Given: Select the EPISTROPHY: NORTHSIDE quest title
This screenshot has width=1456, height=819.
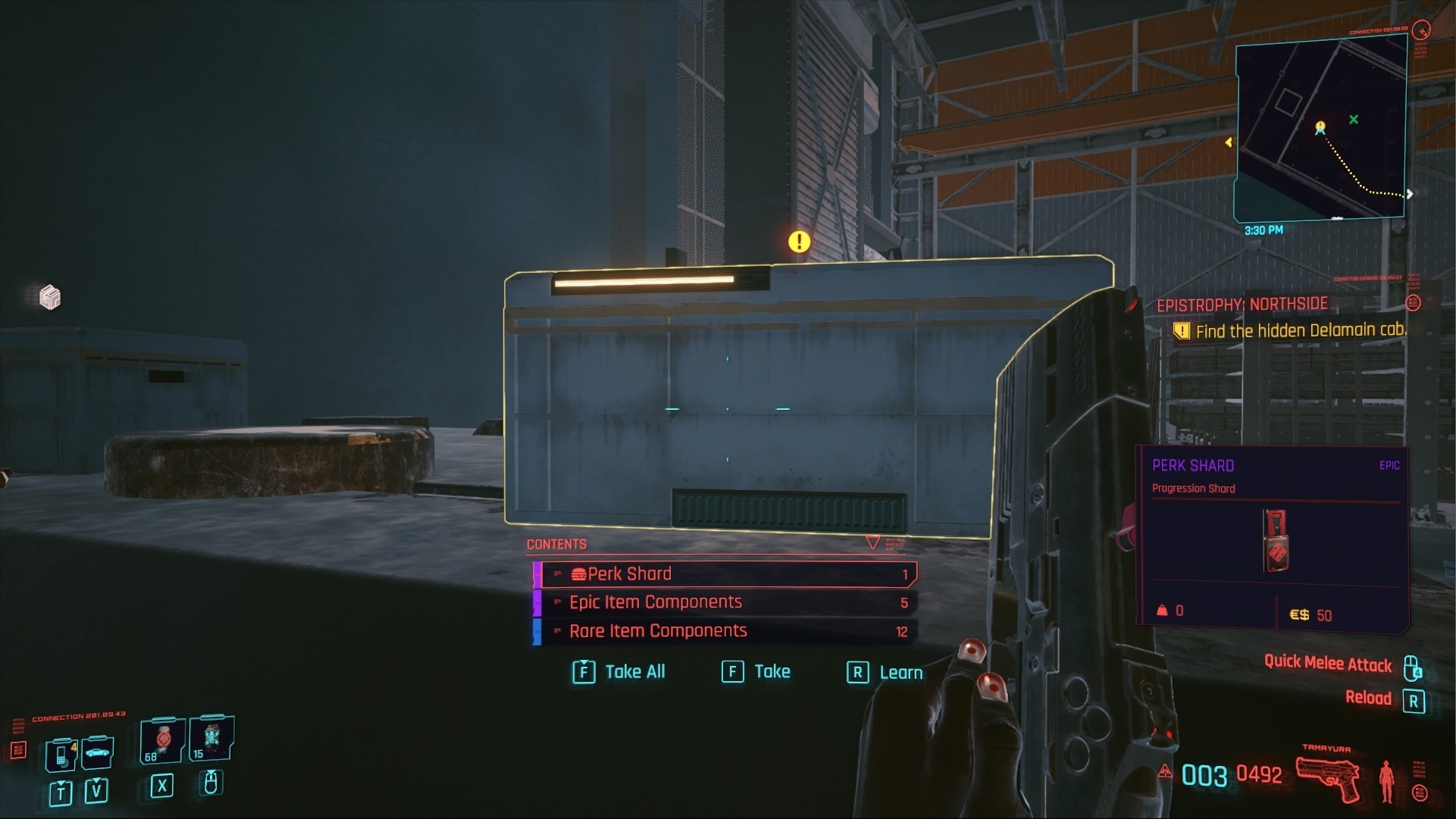Looking at the screenshot, I should 1241,304.
